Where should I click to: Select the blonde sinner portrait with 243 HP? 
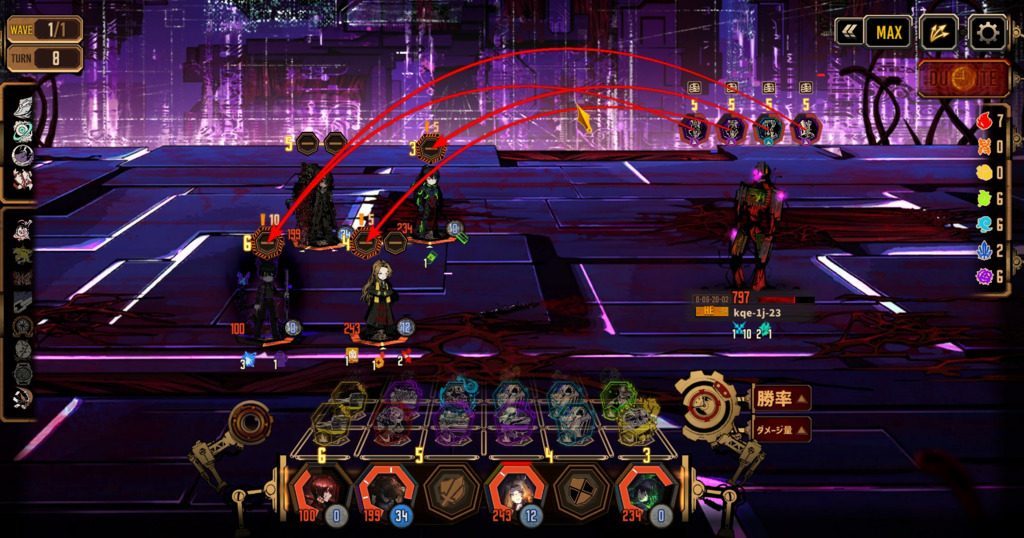[x=514, y=491]
